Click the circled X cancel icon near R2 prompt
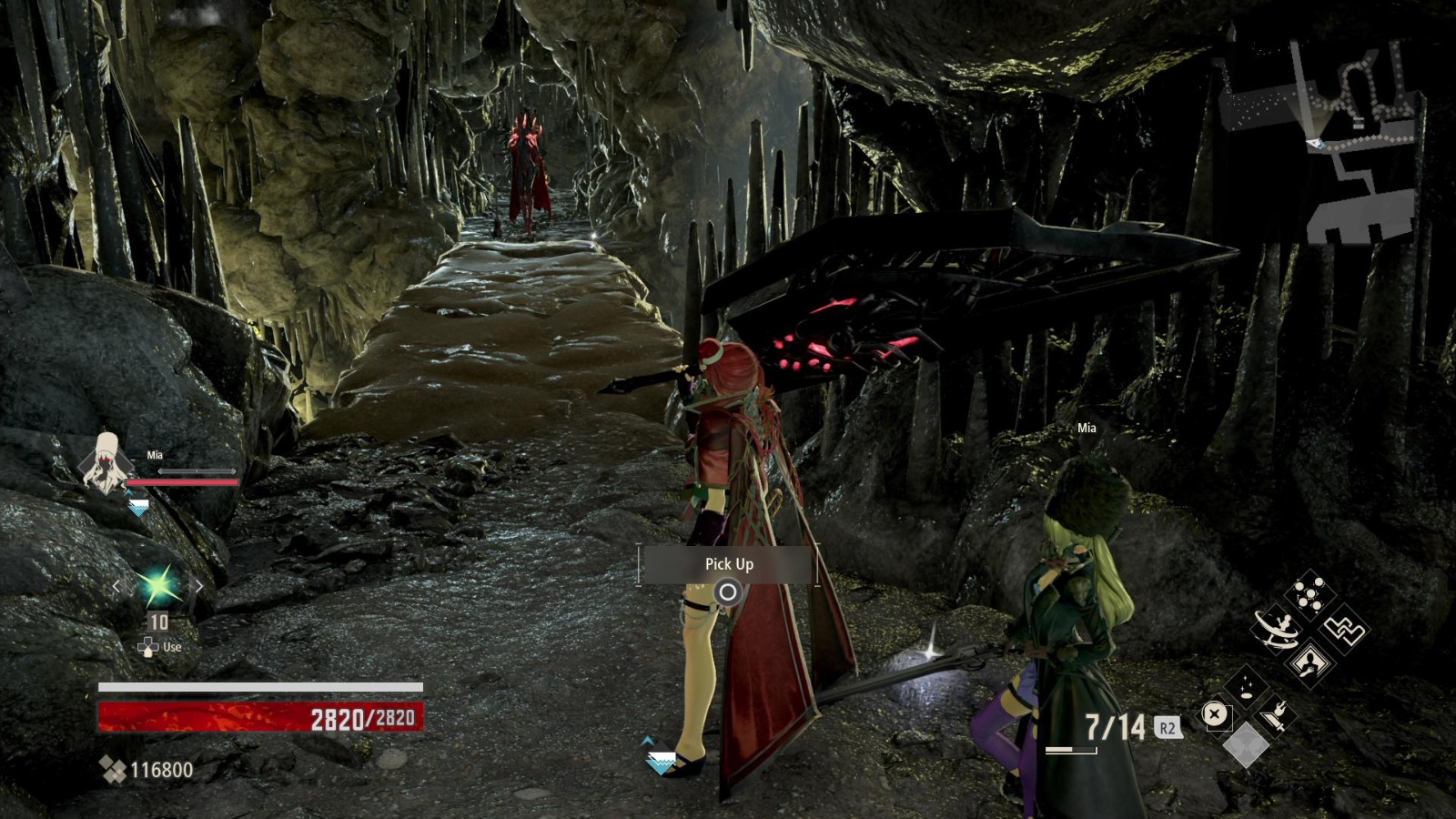The width and height of the screenshot is (1456, 819). [1213, 713]
